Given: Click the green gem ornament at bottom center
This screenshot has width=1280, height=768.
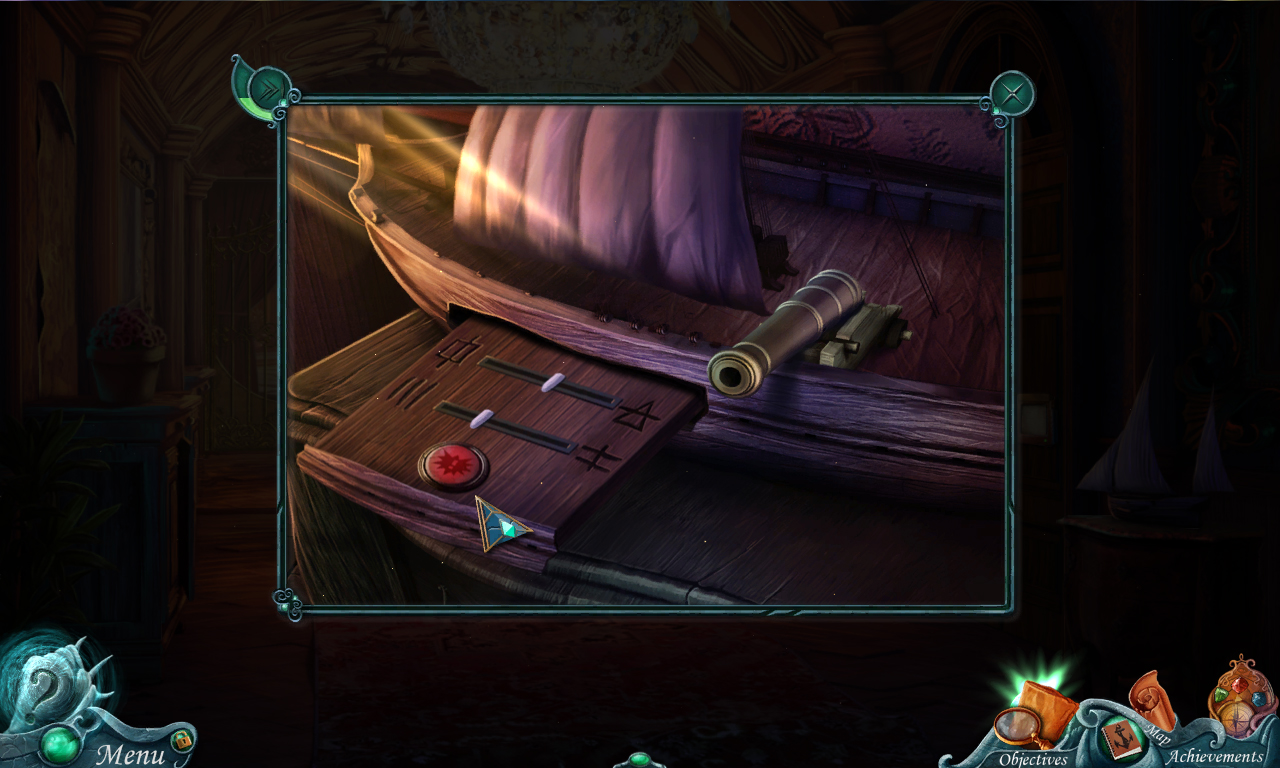Looking at the screenshot, I should 642,761.
